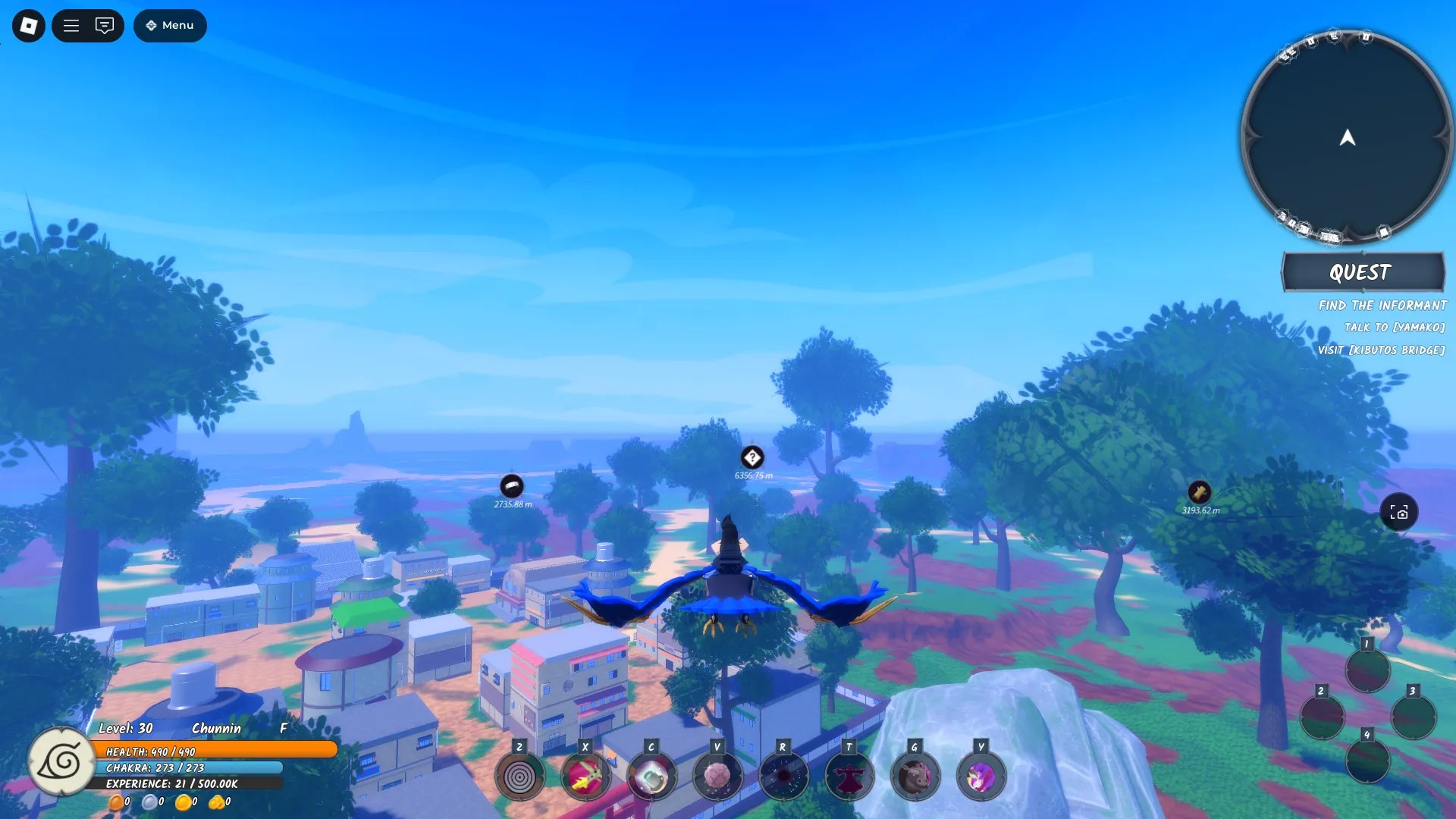Trigger the R black hole ability icon

pos(783,777)
